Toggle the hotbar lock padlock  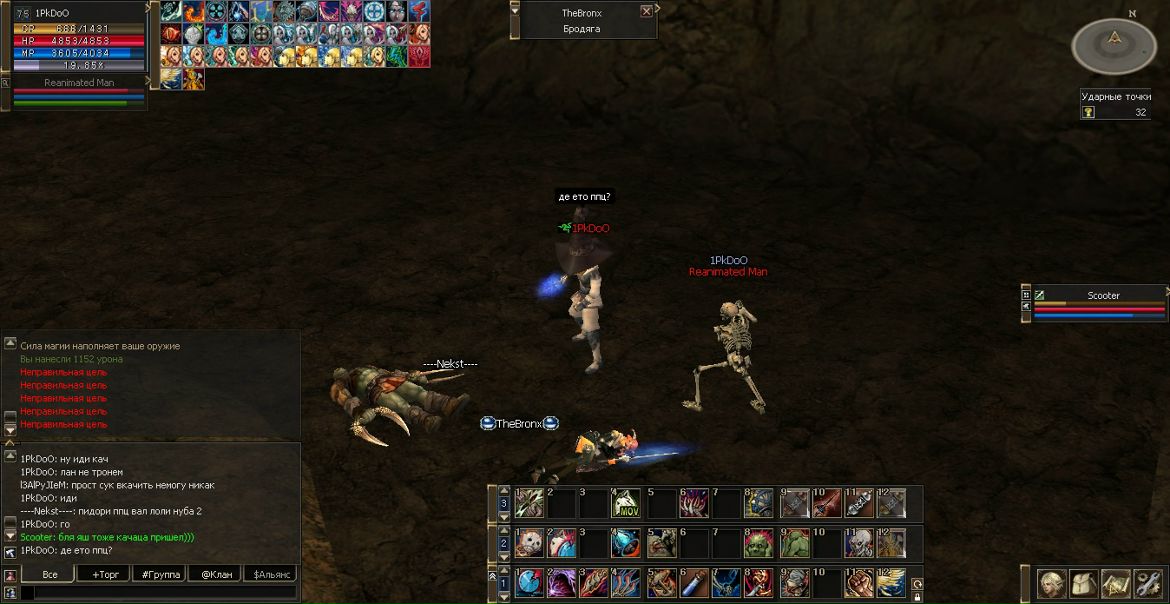(x=917, y=597)
